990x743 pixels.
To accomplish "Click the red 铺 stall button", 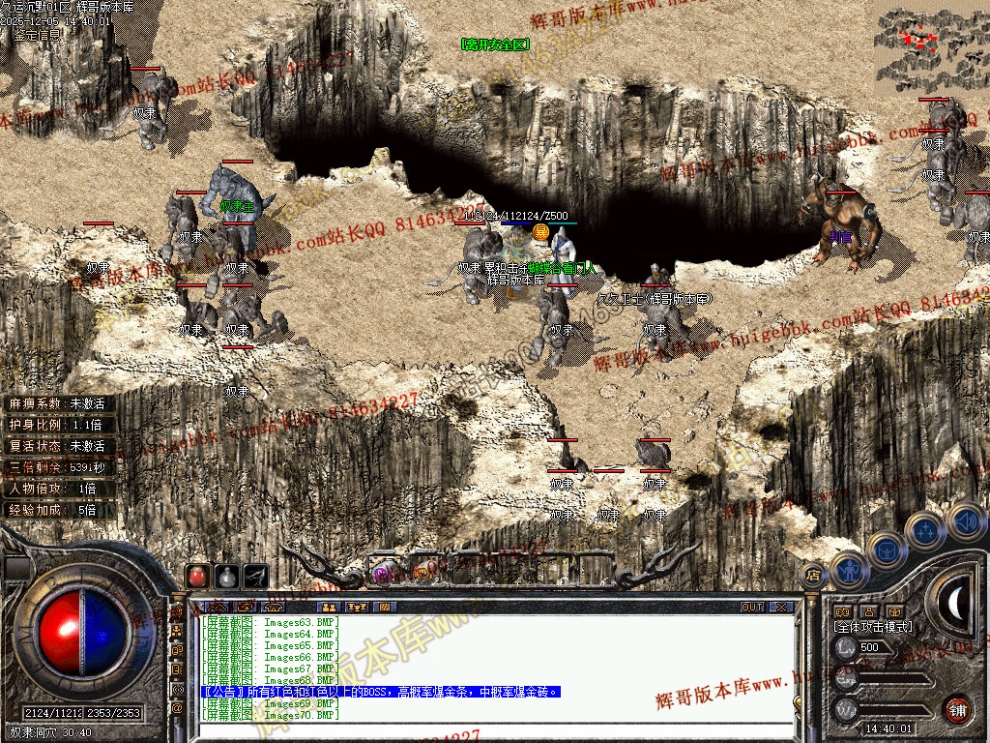I will (958, 709).
